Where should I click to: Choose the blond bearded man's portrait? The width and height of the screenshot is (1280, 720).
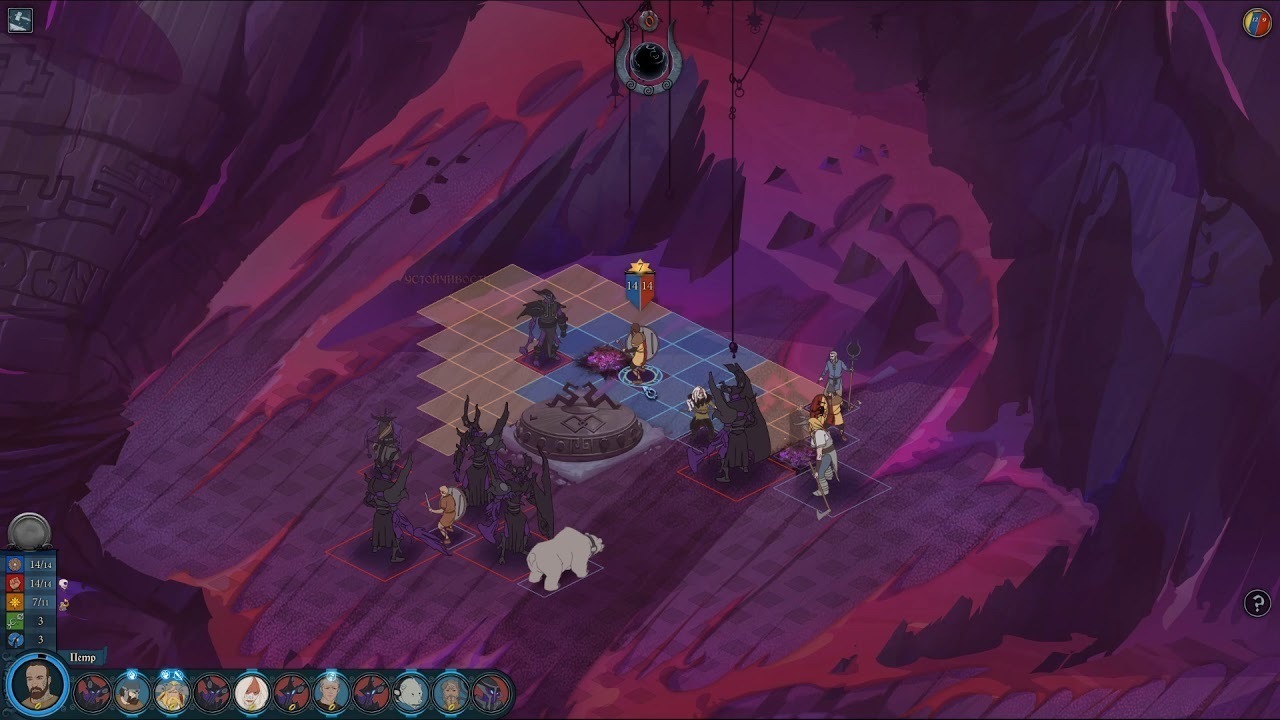click(451, 692)
